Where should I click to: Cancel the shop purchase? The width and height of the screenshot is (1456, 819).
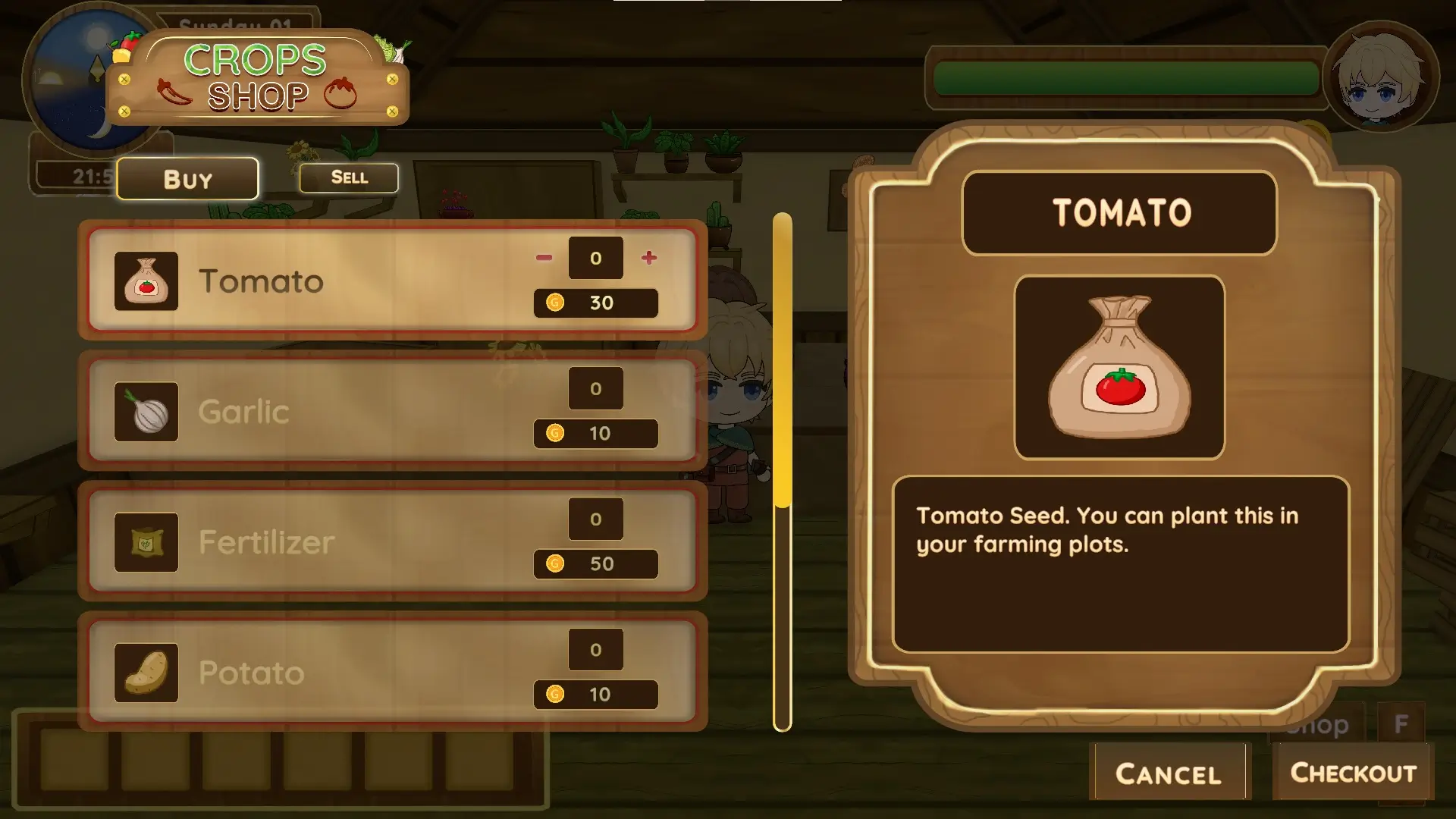tap(1168, 773)
